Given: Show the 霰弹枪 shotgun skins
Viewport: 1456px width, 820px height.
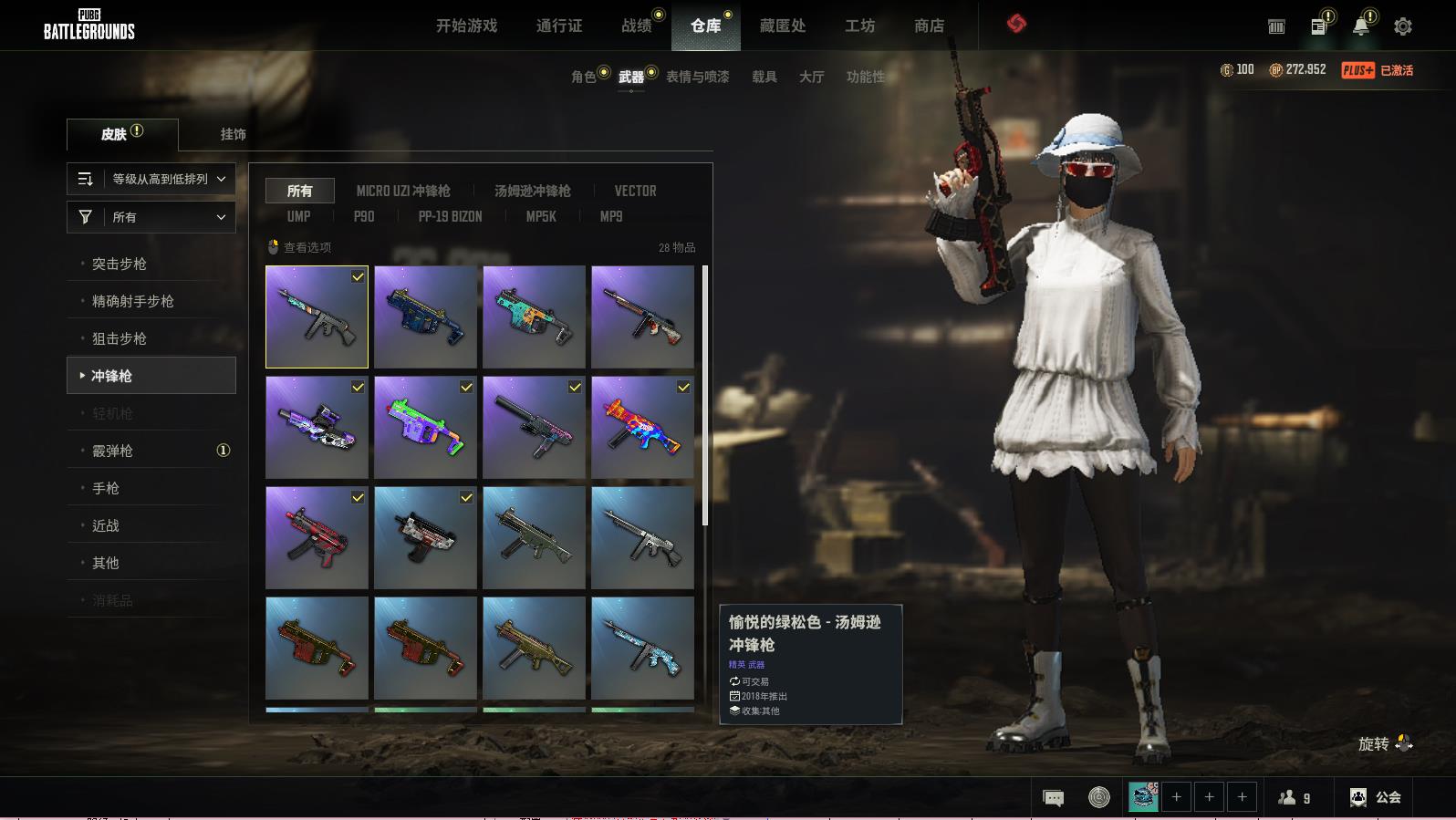Looking at the screenshot, I should tap(113, 451).
